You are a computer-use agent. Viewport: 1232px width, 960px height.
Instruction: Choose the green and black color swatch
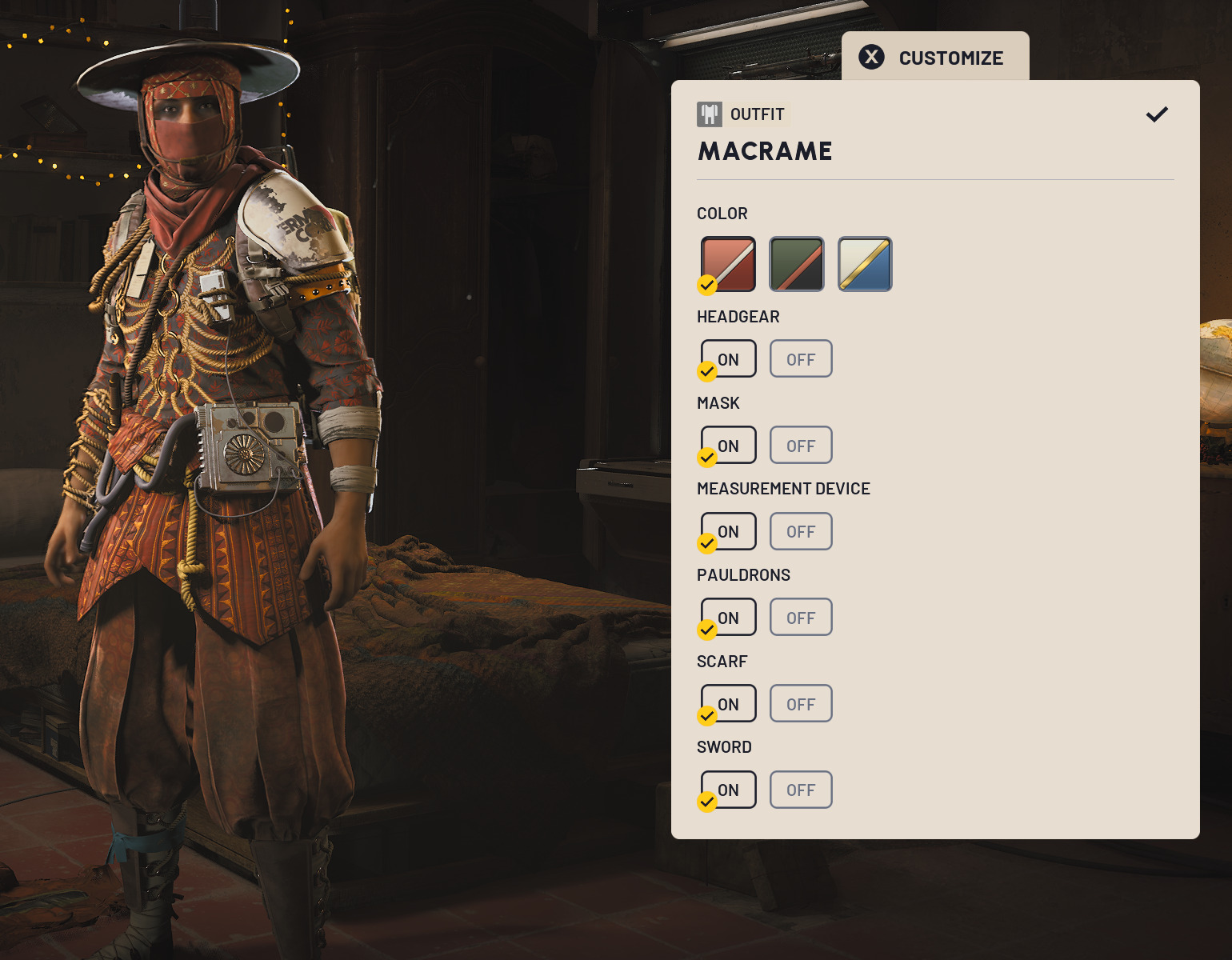[797, 264]
